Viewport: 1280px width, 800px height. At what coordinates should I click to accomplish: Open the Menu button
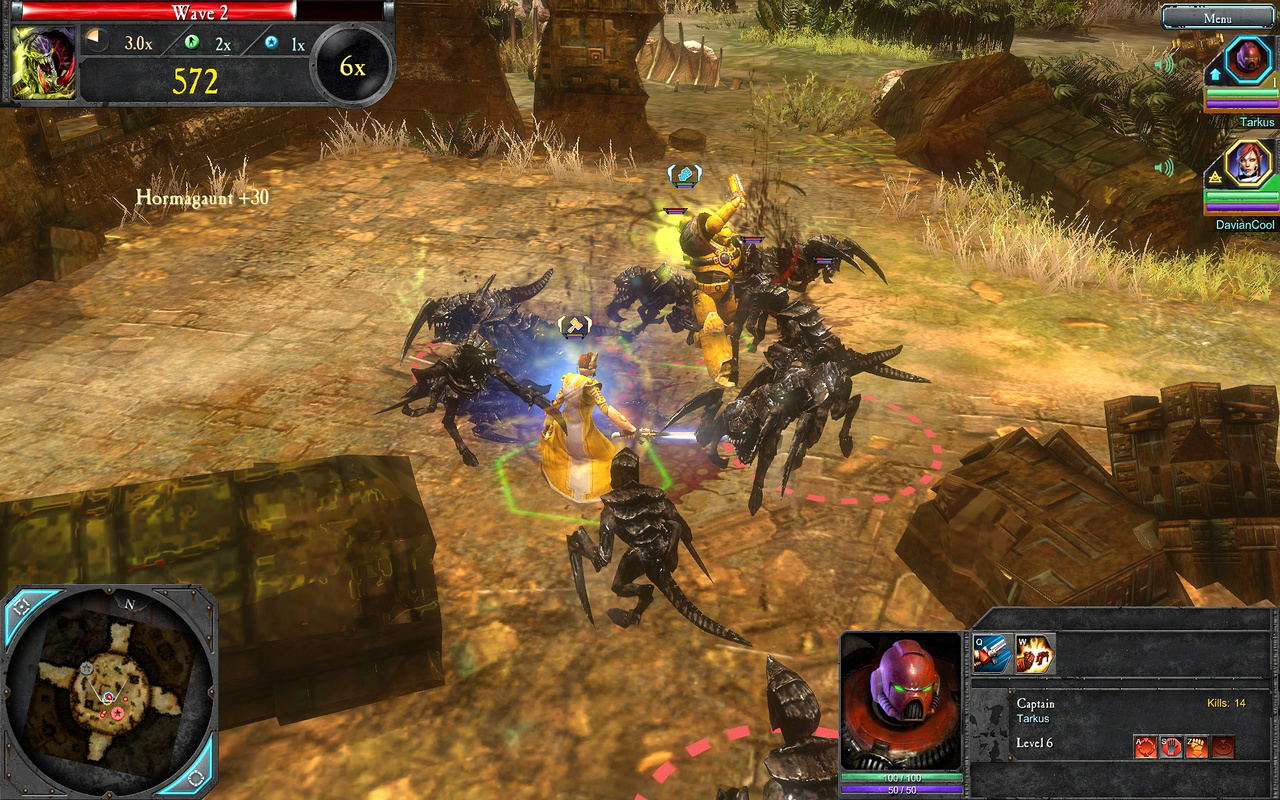1217,17
